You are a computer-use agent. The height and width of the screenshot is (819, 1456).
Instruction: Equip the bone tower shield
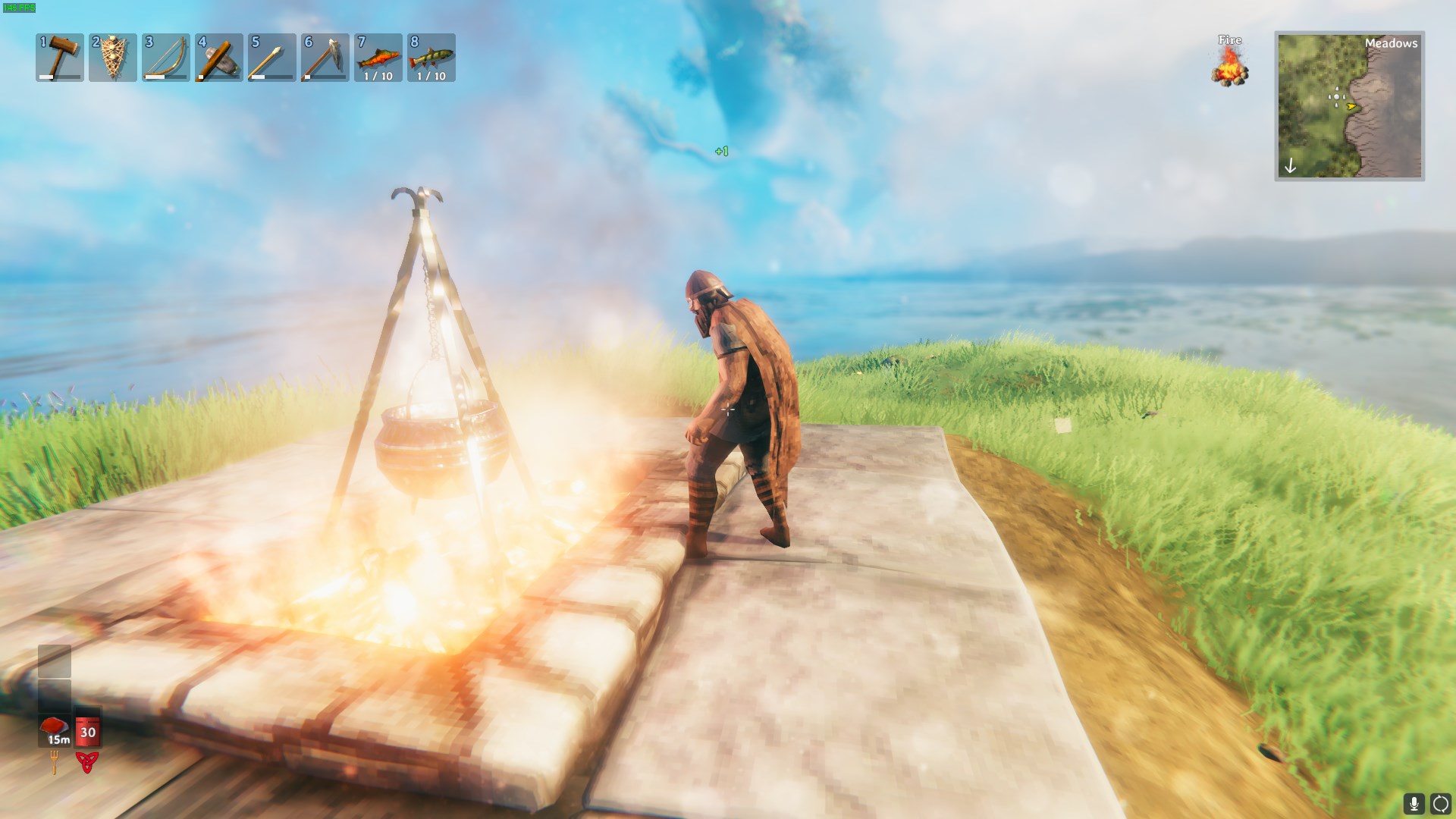point(113,57)
